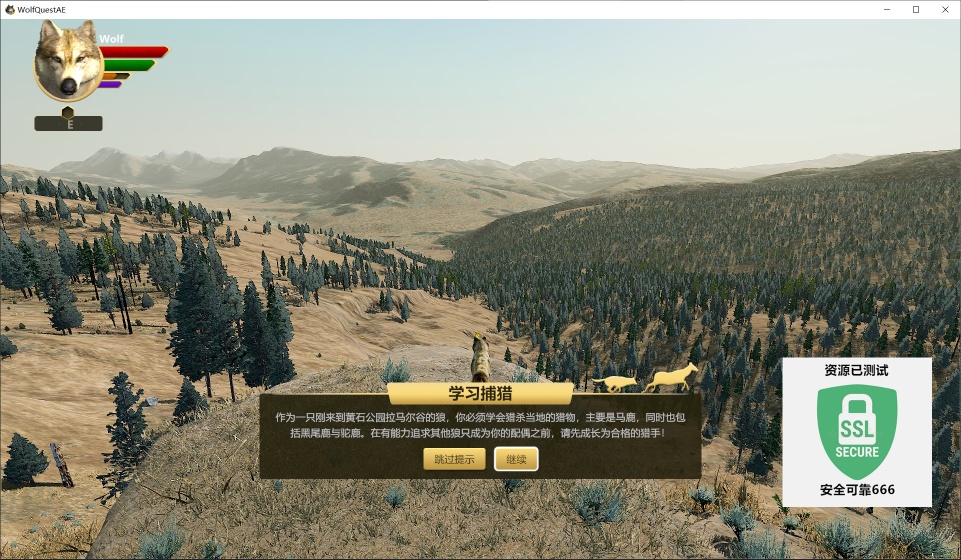961x560 pixels.
Task: Minimize the game window
Action: [887, 9]
